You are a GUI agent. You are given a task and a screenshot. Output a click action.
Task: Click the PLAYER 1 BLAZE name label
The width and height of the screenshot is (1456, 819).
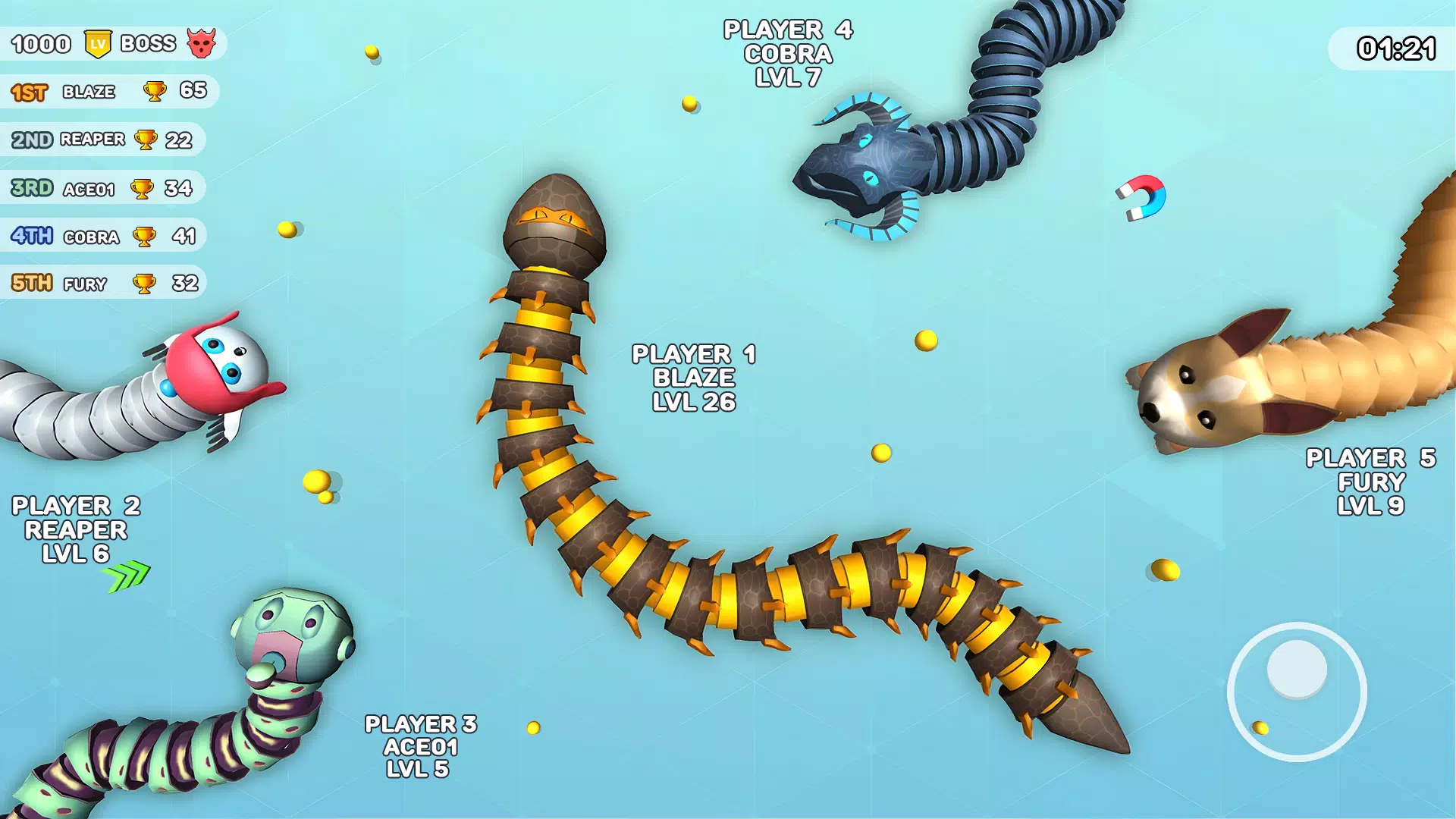(693, 377)
